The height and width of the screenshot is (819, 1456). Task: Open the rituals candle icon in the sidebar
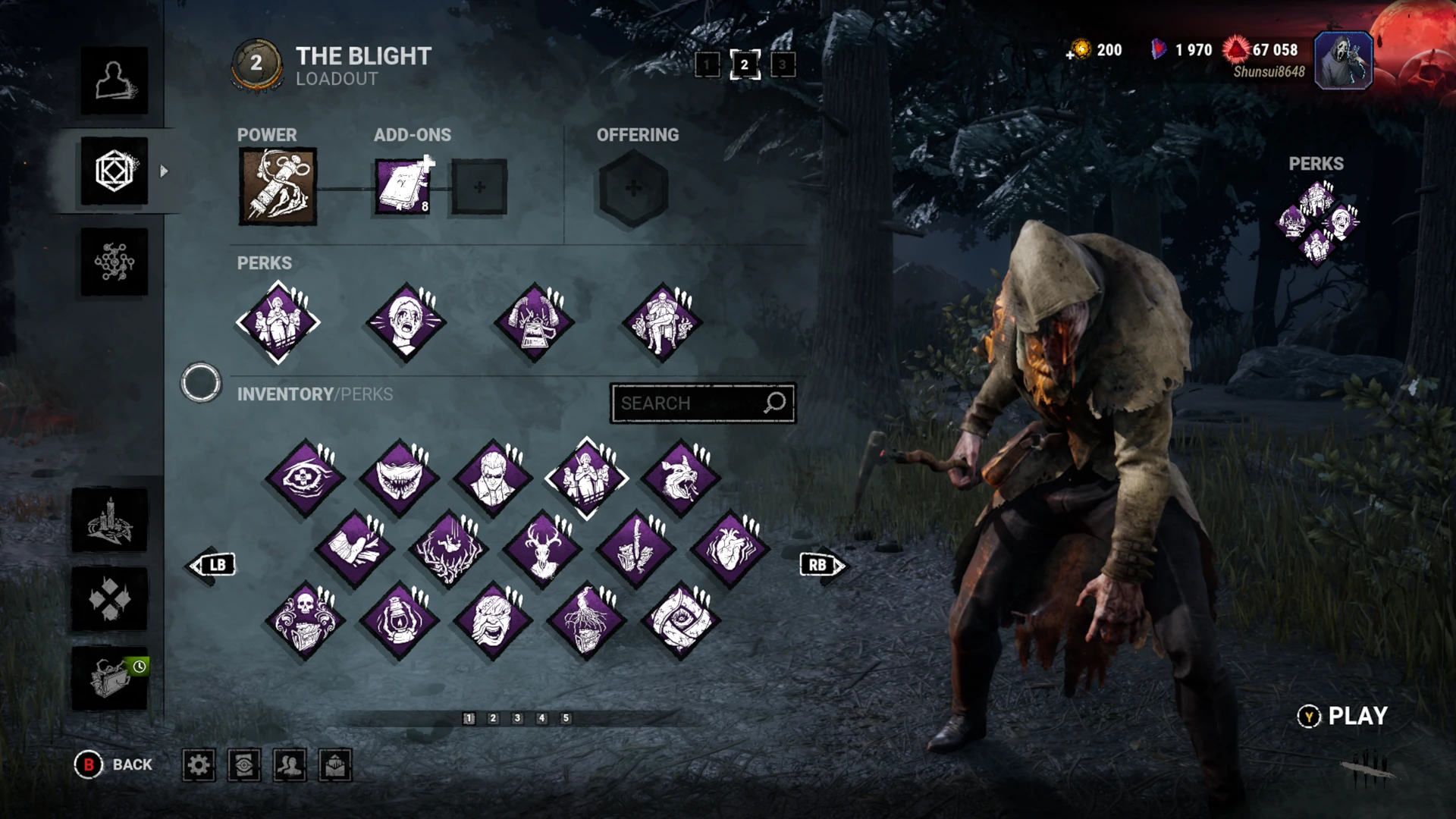tap(111, 520)
